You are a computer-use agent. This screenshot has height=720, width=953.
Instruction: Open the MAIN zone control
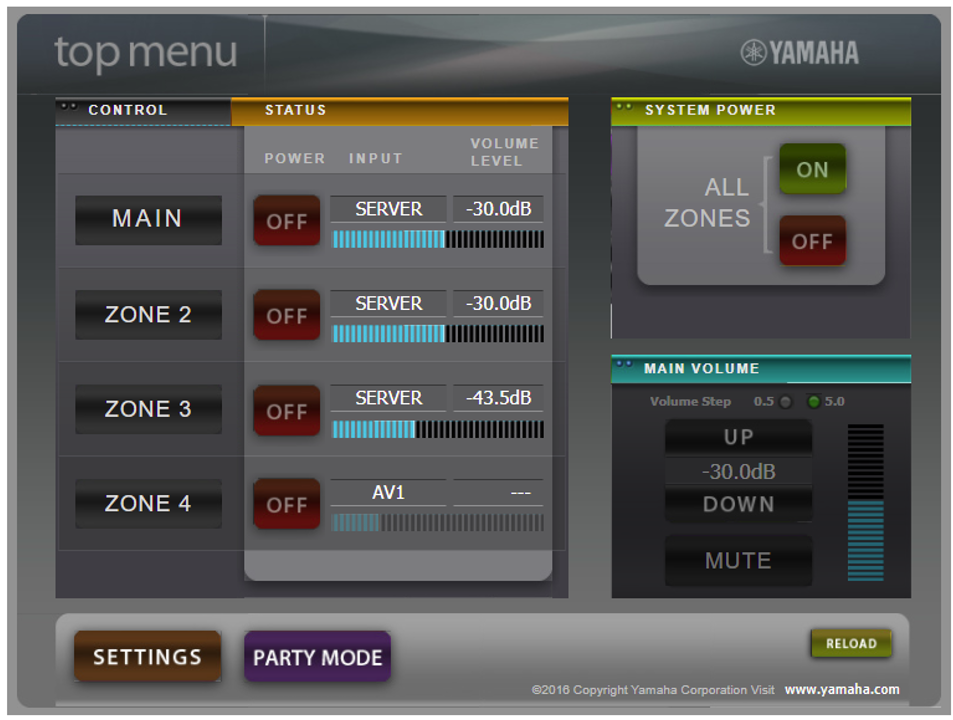coord(148,220)
